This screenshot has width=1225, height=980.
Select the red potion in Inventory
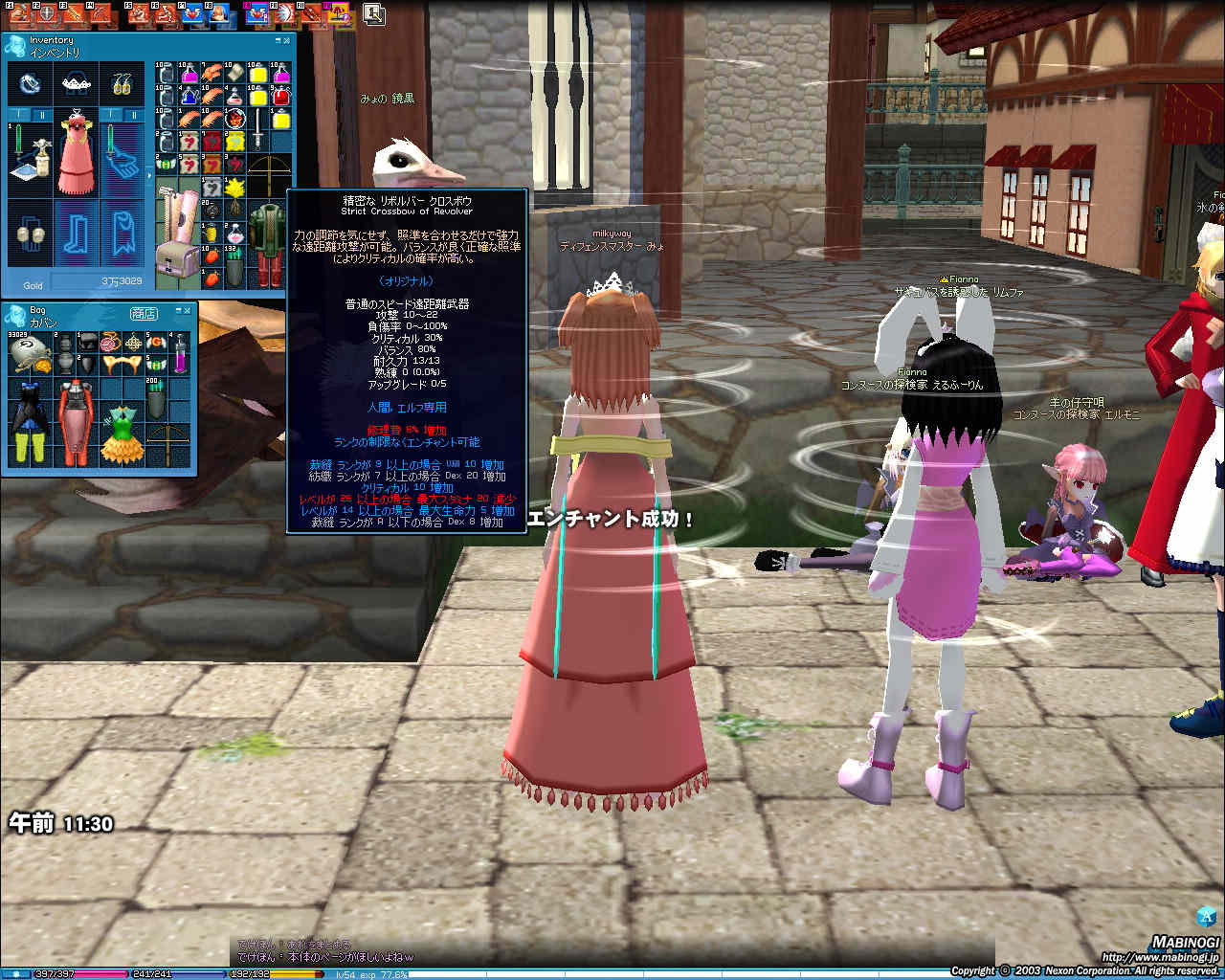280,96
